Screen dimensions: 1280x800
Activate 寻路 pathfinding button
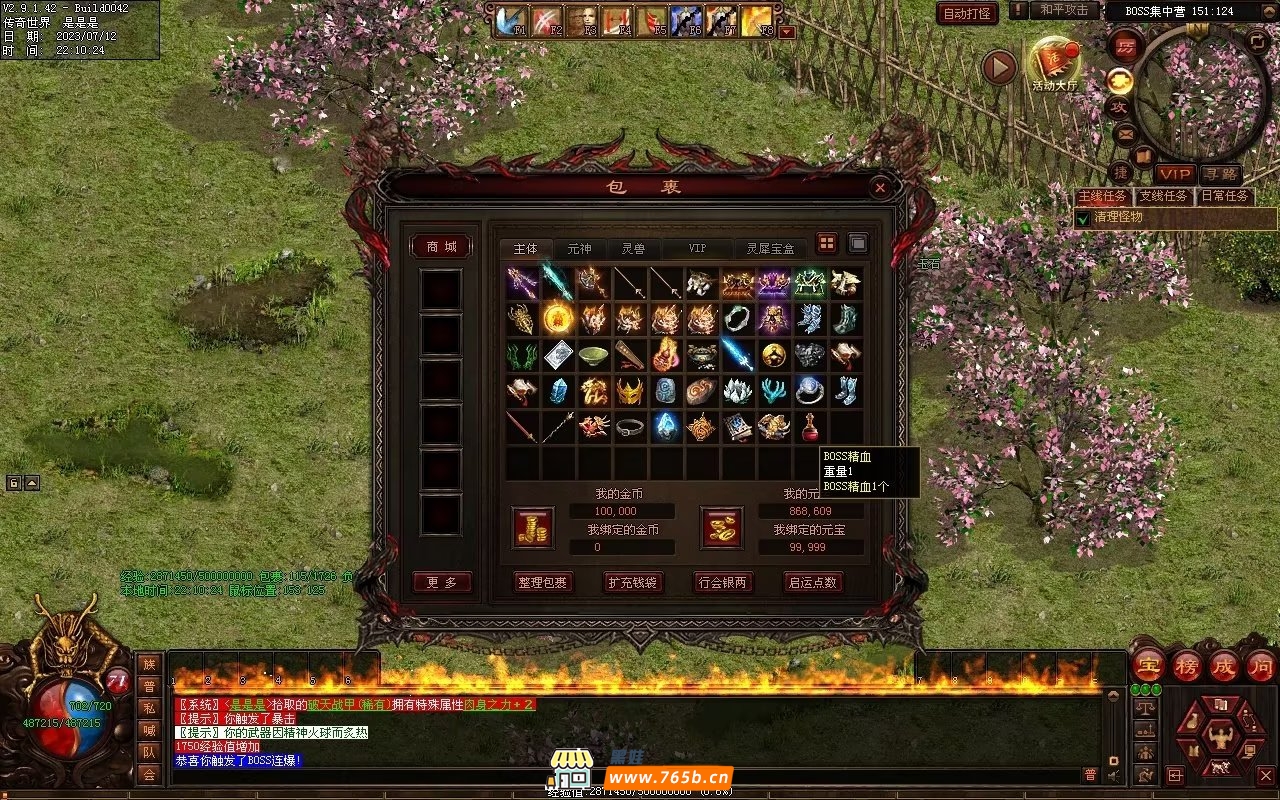pyautogui.click(x=1219, y=175)
